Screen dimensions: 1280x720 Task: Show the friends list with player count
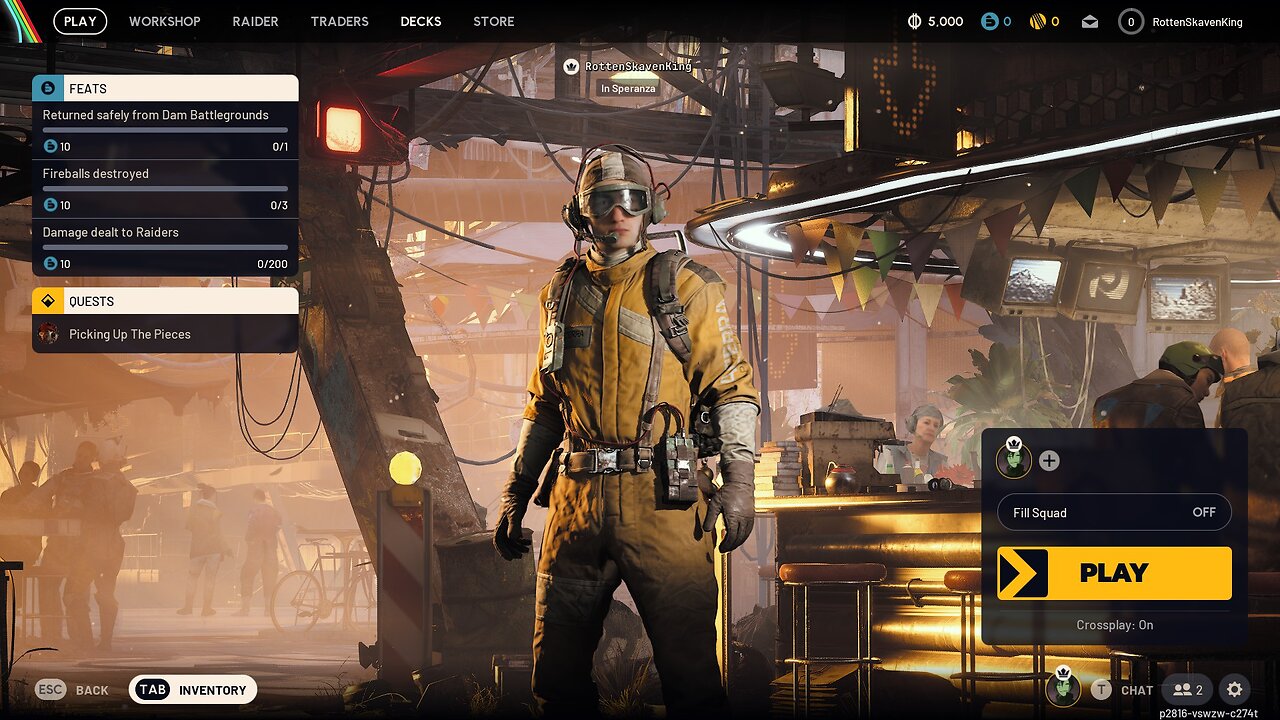pyautogui.click(x=1188, y=689)
